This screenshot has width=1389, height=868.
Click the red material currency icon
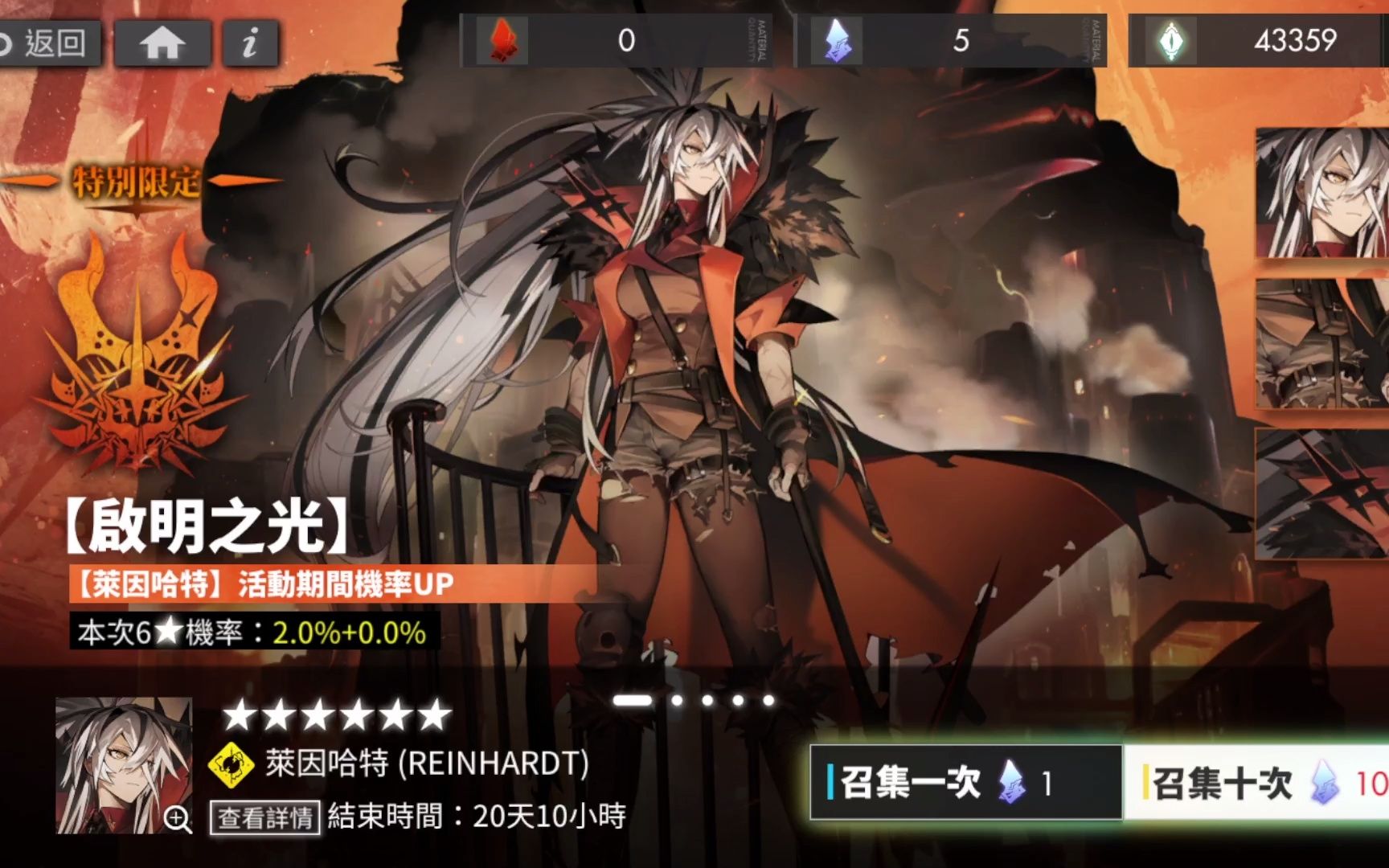504,38
